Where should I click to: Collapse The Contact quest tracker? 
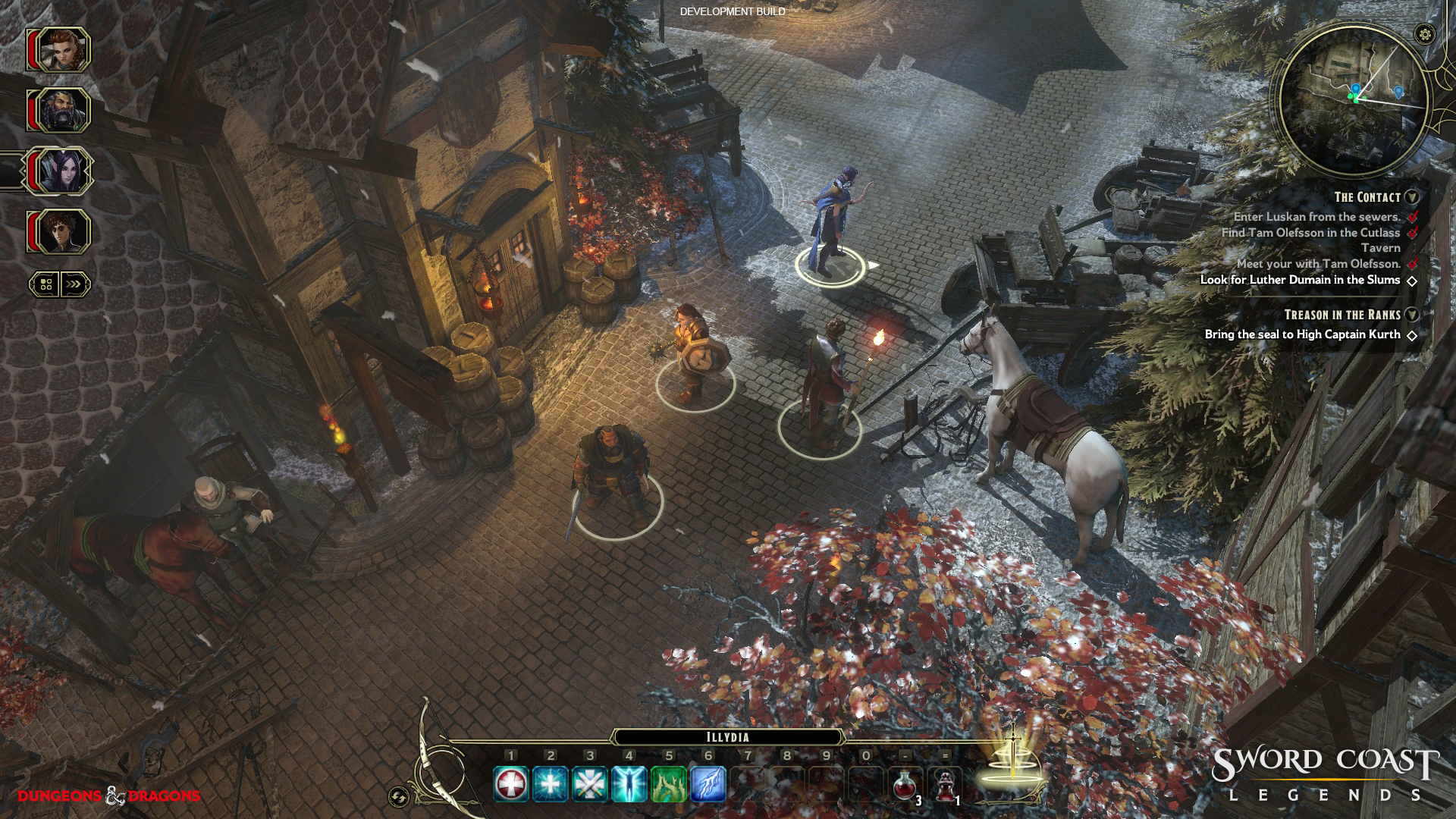(x=1411, y=197)
